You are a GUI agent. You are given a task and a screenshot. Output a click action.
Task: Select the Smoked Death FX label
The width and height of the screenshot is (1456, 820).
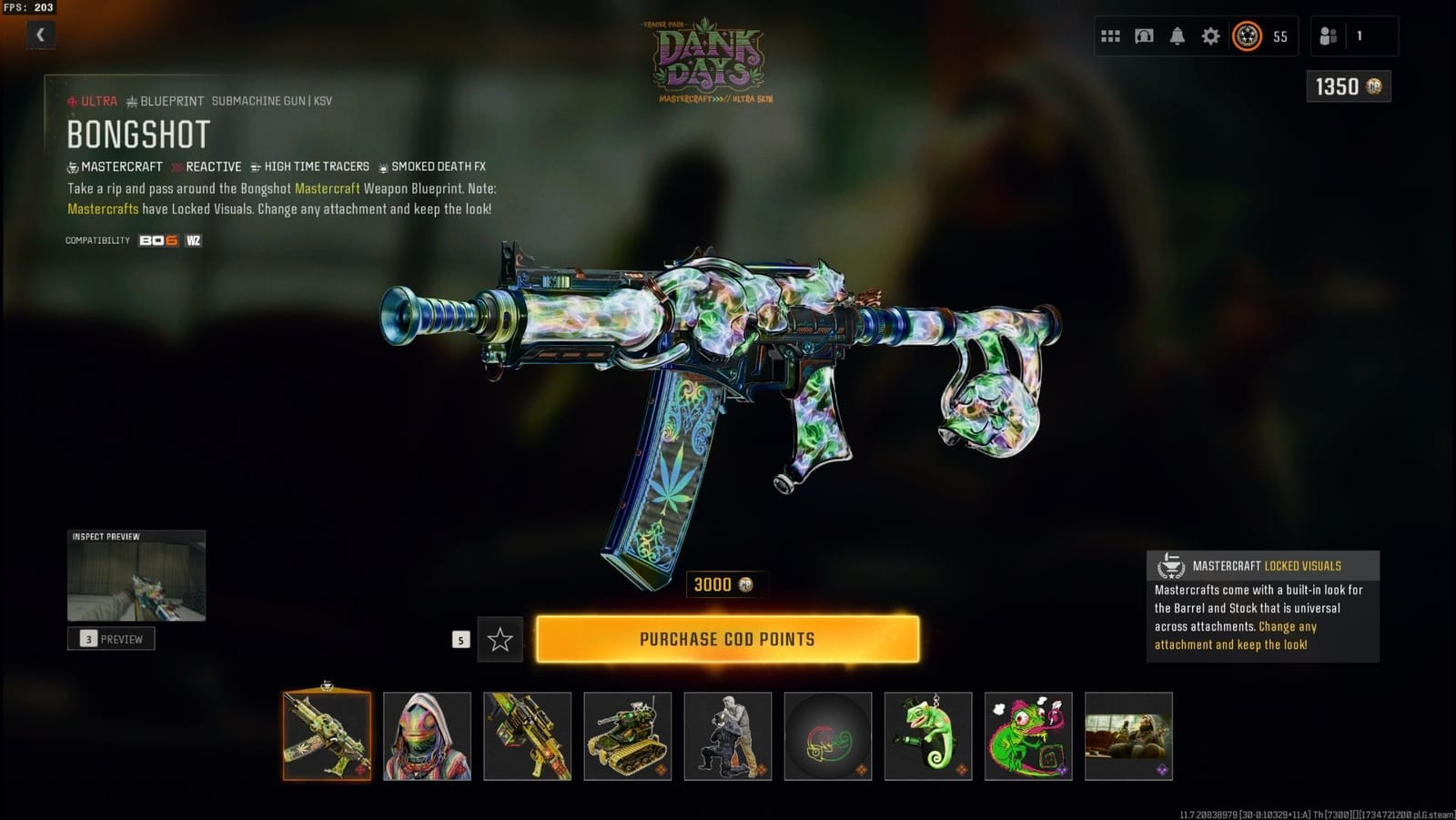point(437,167)
